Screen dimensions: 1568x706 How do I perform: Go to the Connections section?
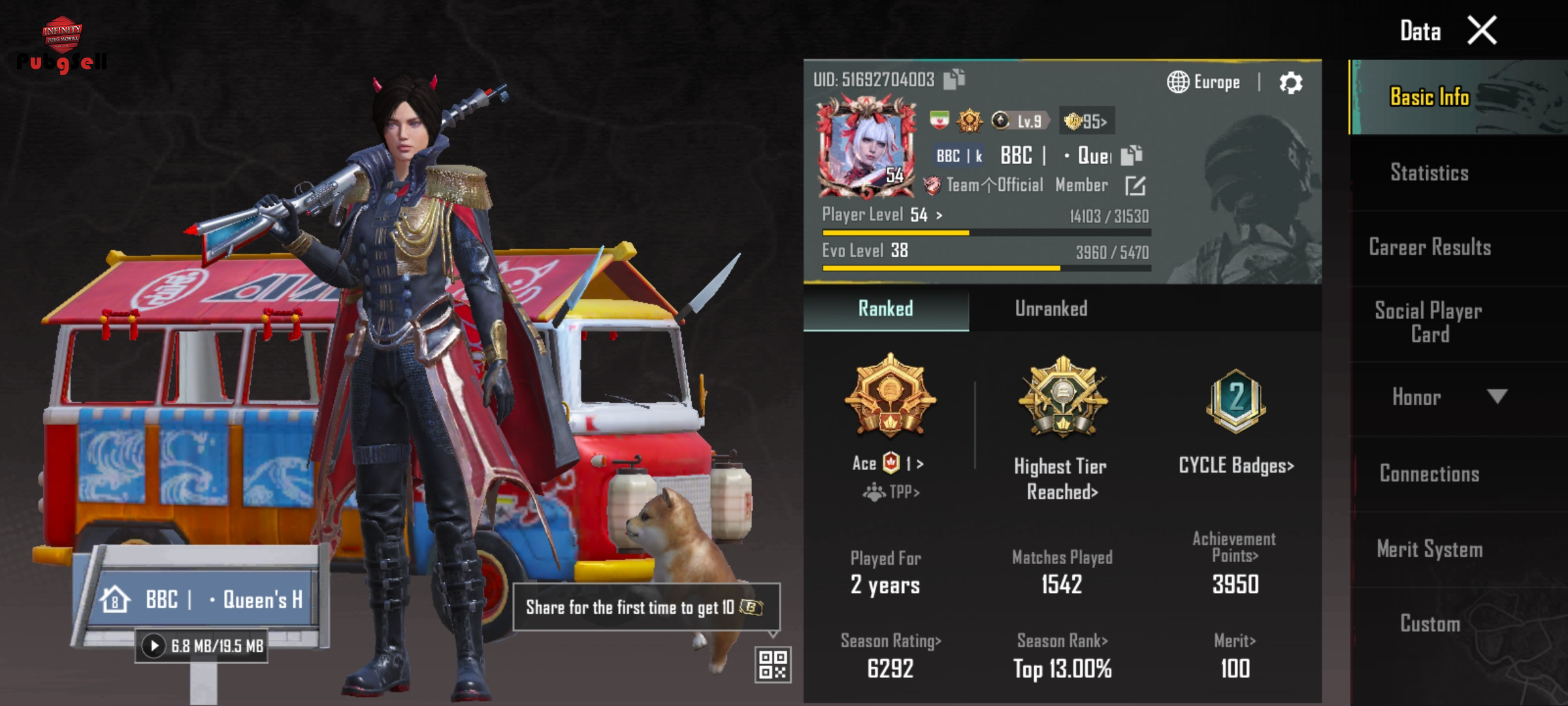click(x=1429, y=473)
